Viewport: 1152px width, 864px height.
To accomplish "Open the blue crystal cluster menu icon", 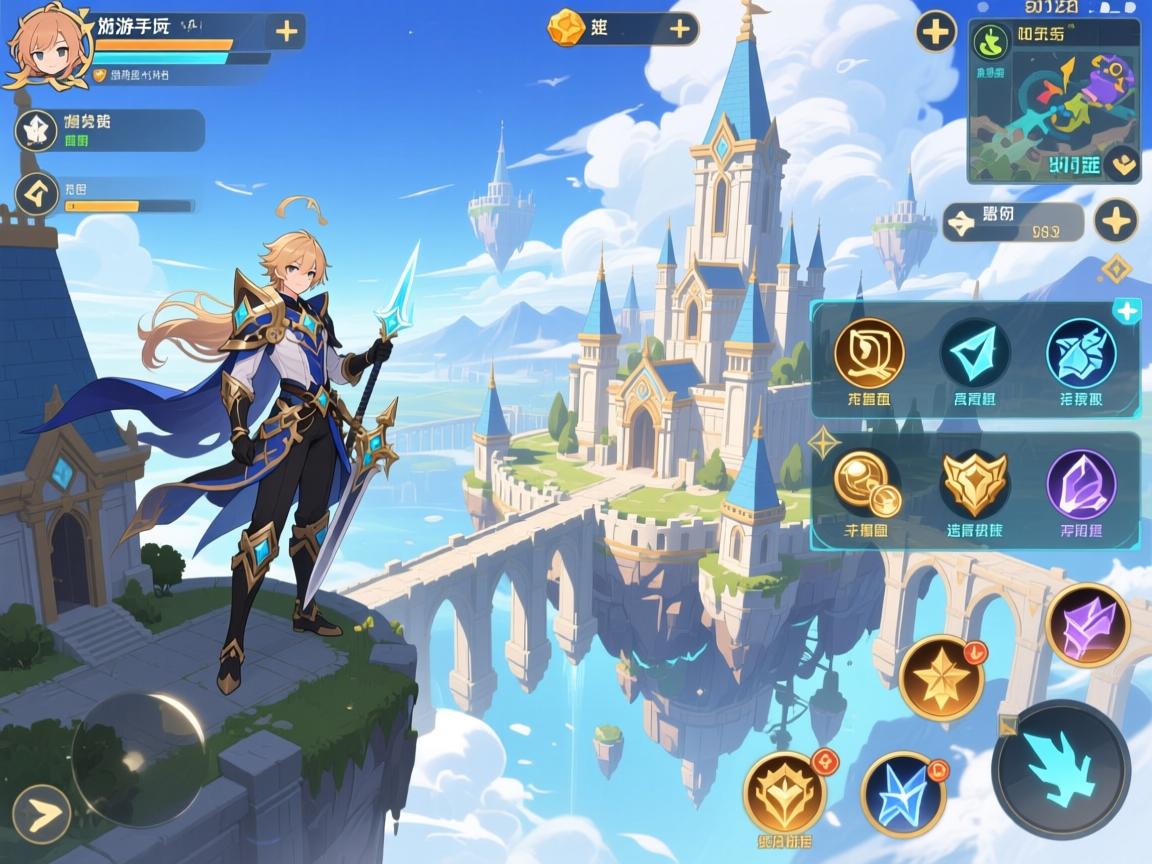I will pos(1081,353).
